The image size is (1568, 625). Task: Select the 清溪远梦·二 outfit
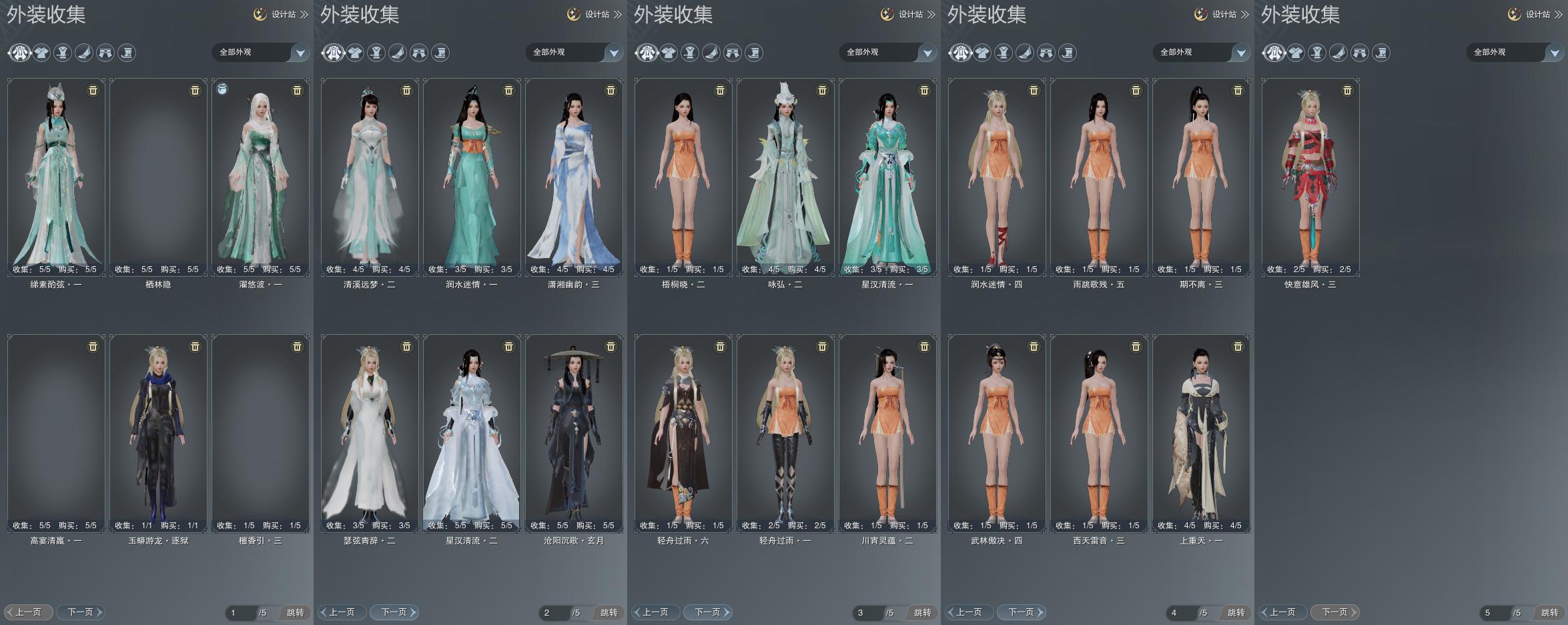[x=370, y=173]
